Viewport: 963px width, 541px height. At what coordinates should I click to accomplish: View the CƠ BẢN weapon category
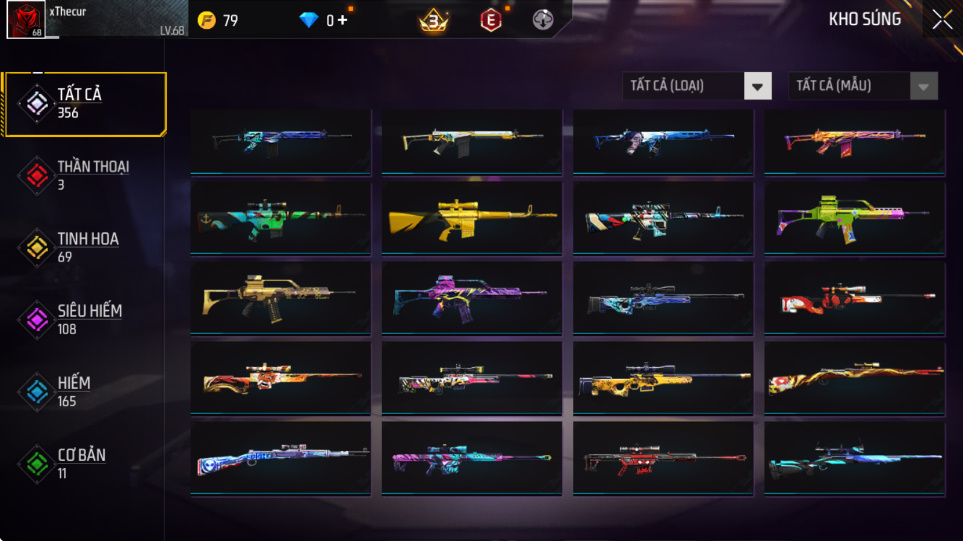[x=84, y=463]
